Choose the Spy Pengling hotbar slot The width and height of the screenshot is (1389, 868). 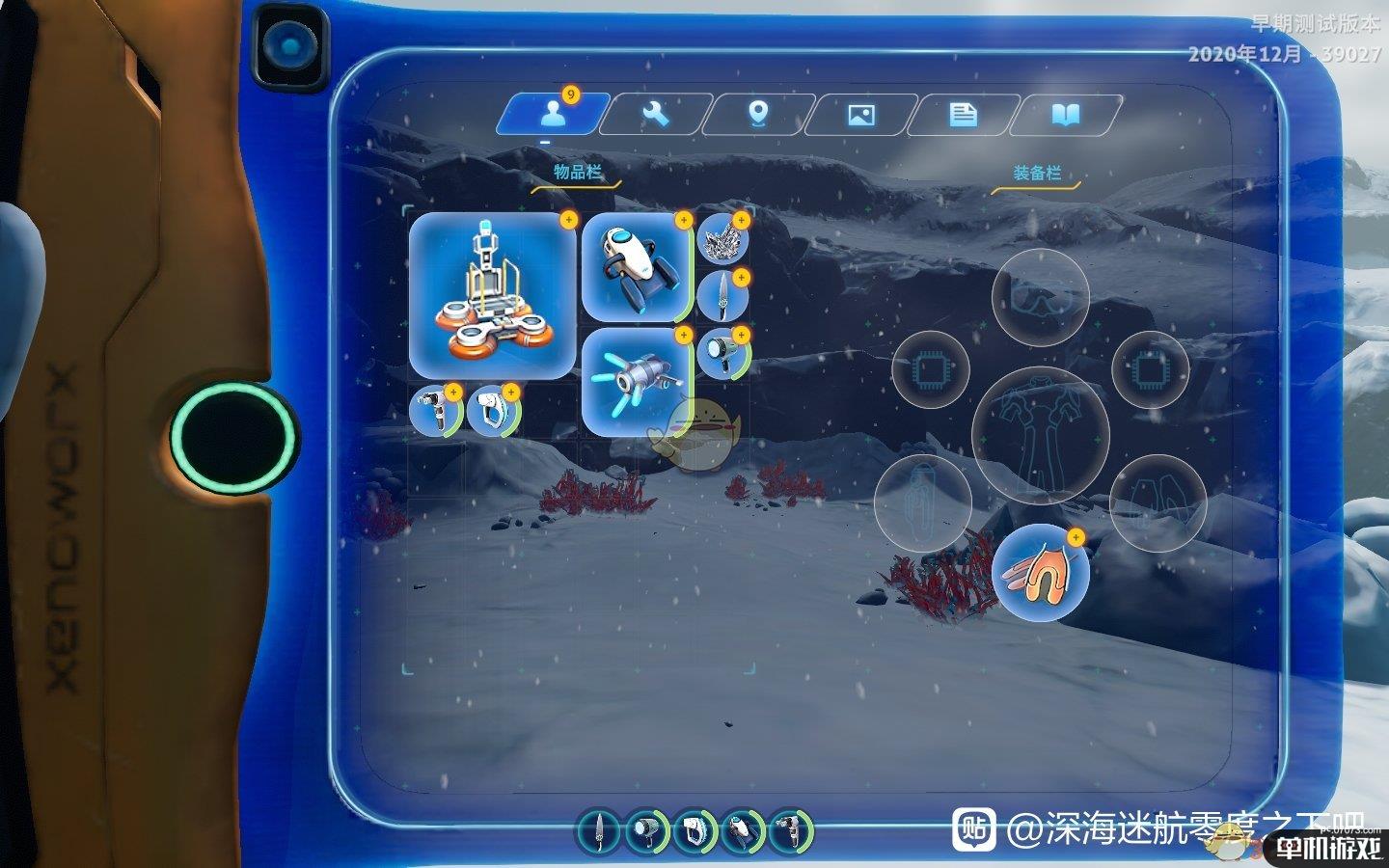click(742, 830)
